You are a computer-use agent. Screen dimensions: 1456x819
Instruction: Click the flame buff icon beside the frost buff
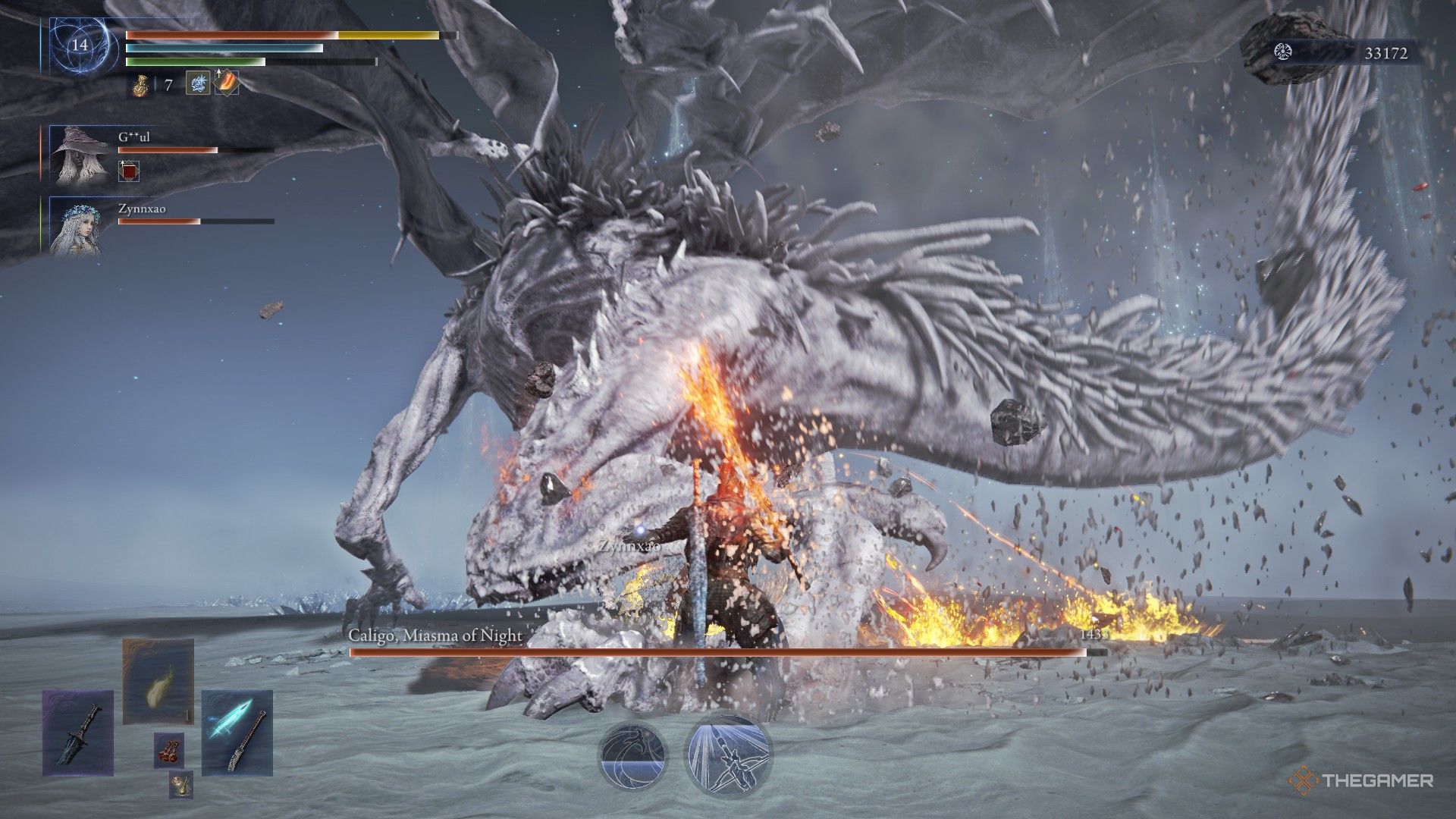point(226,83)
